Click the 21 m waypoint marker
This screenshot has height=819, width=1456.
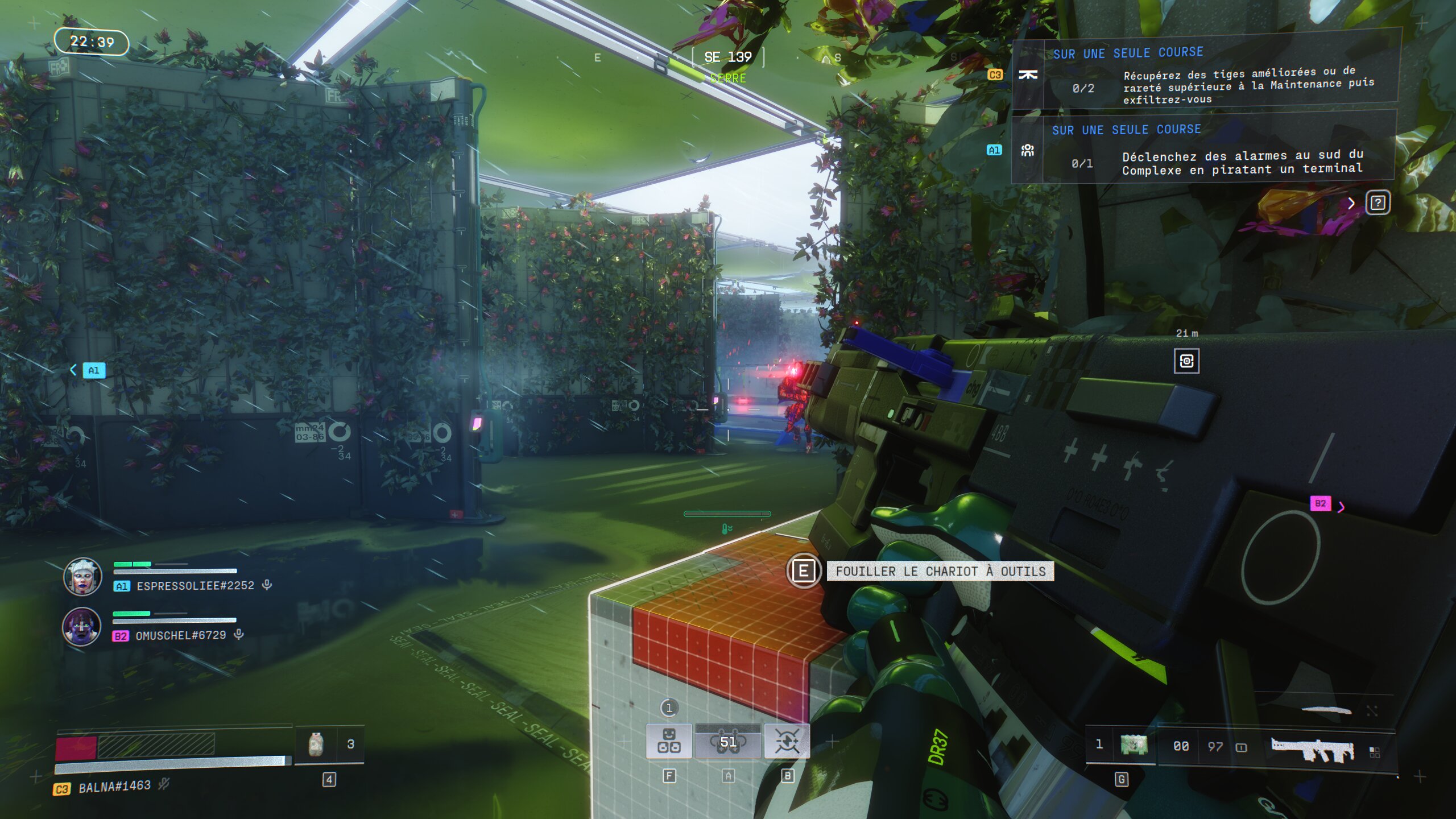pyautogui.click(x=1186, y=361)
